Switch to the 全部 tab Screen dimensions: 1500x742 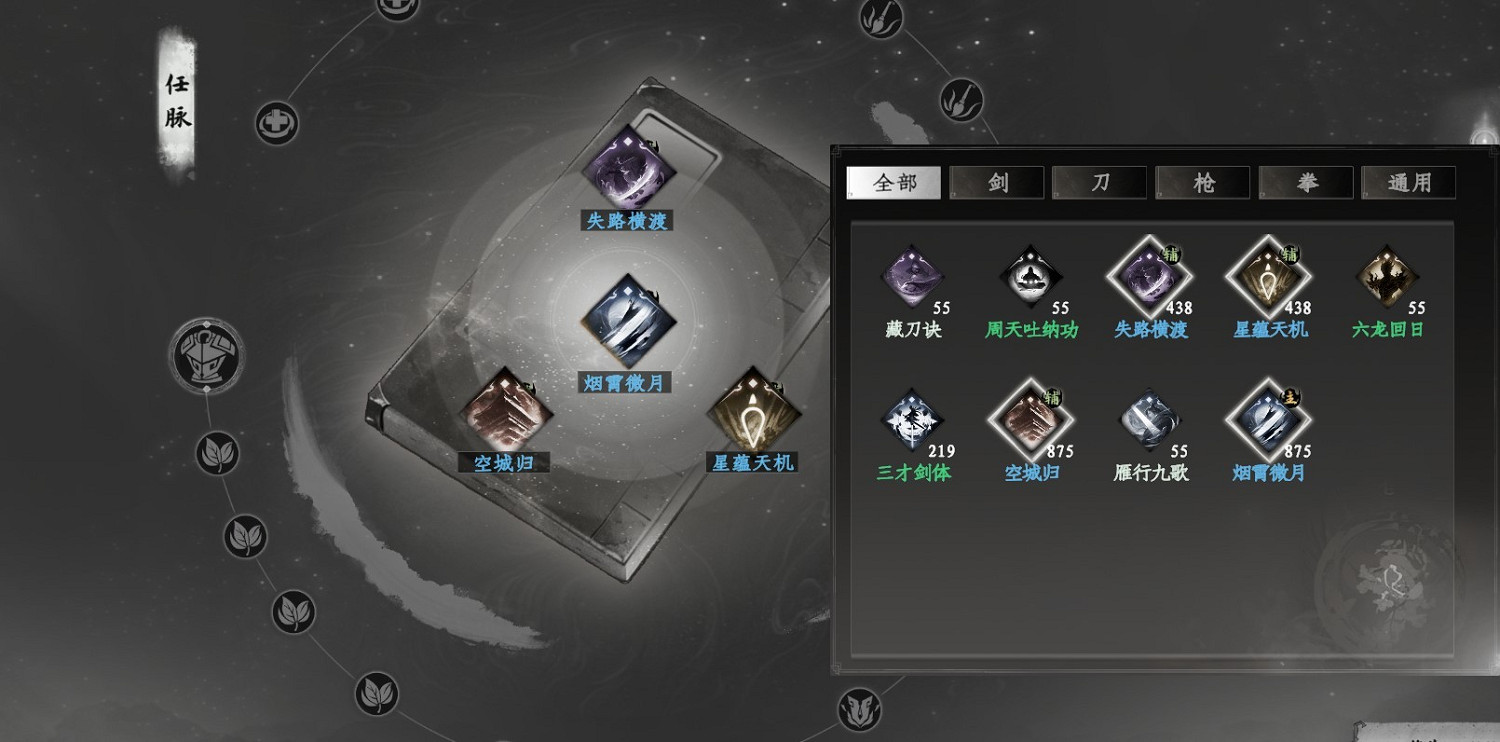pos(893,183)
